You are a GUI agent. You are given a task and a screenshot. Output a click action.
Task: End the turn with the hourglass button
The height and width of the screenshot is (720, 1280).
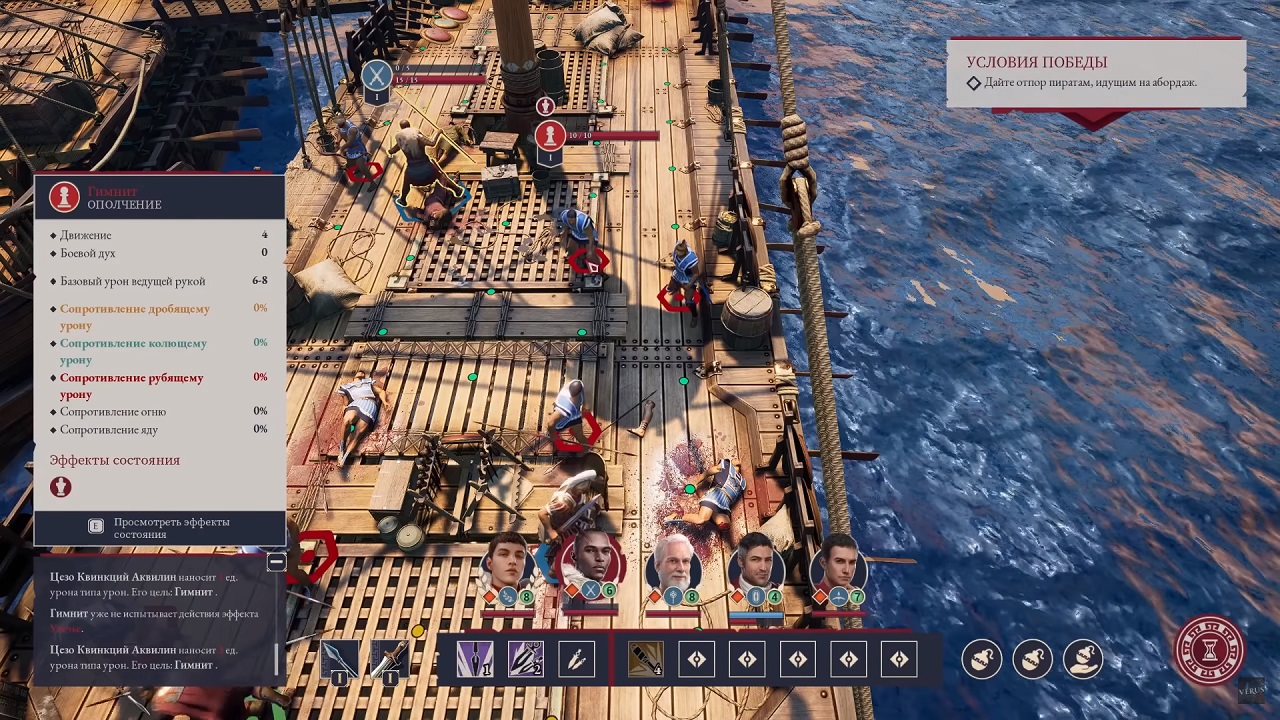click(1210, 650)
